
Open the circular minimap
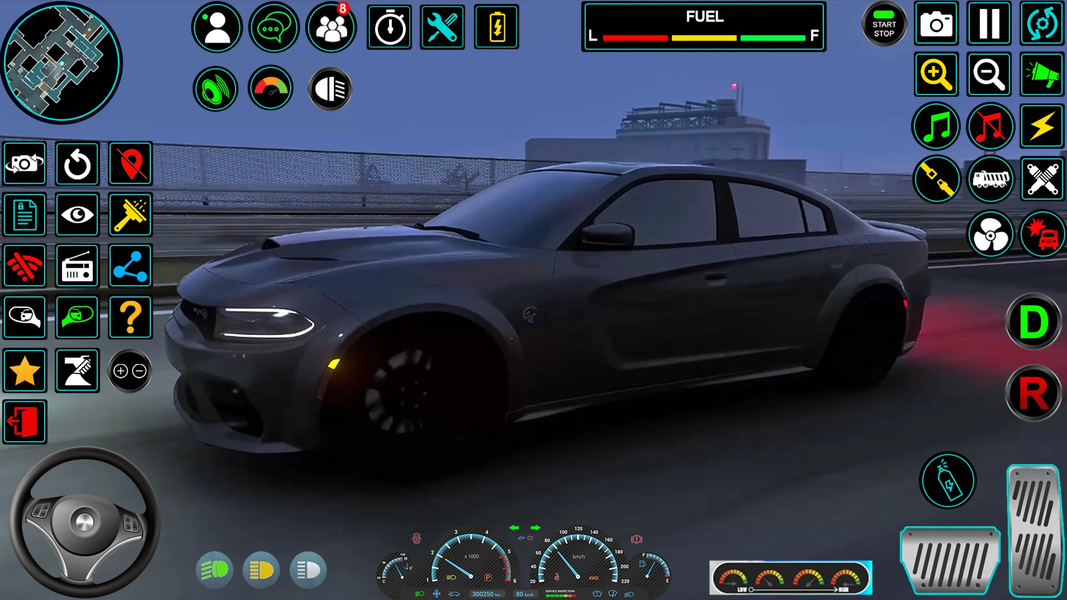(x=61, y=62)
